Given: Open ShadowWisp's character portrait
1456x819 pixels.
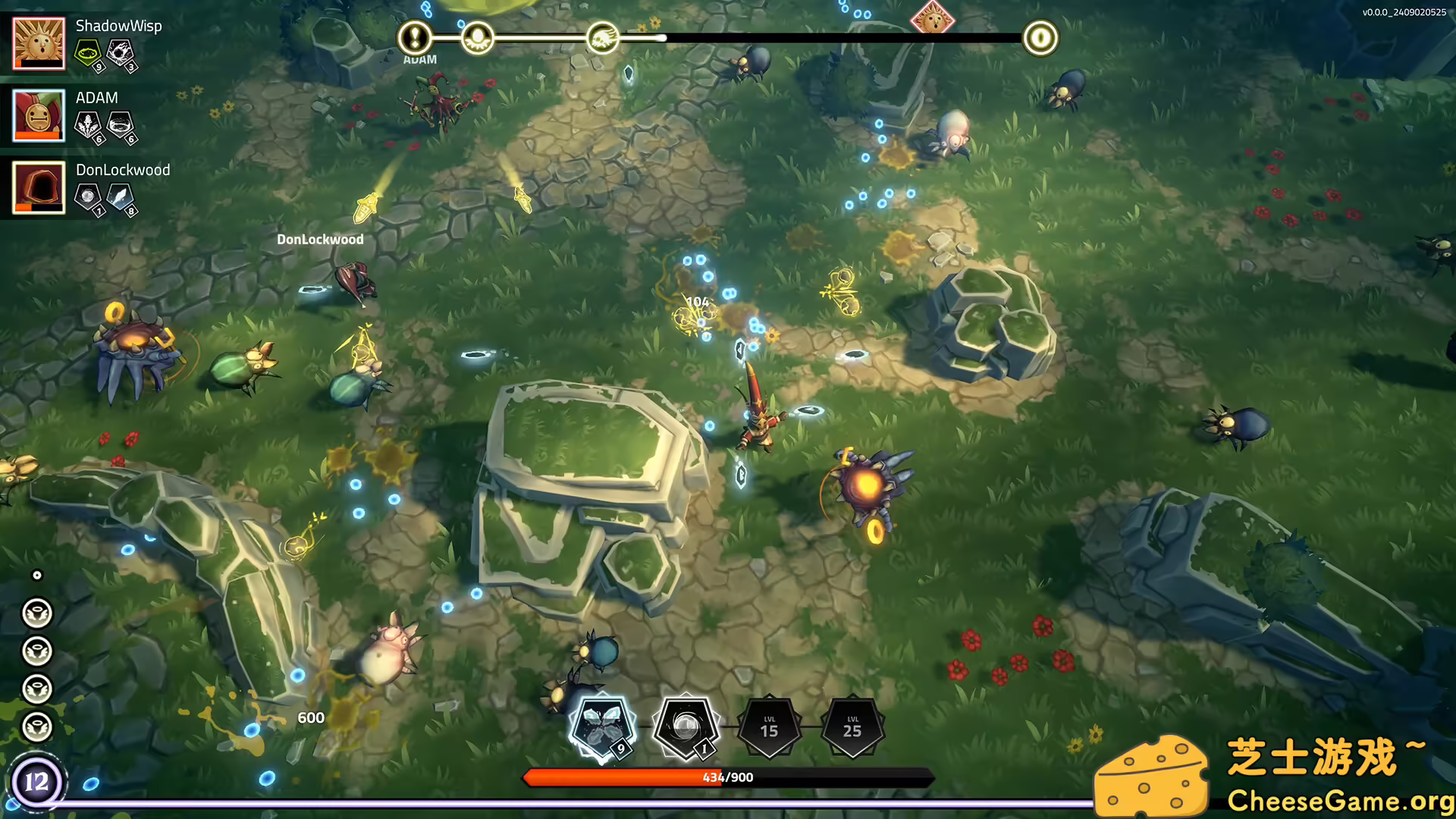Looking at the screenshot, I should (x=39, y=43).
